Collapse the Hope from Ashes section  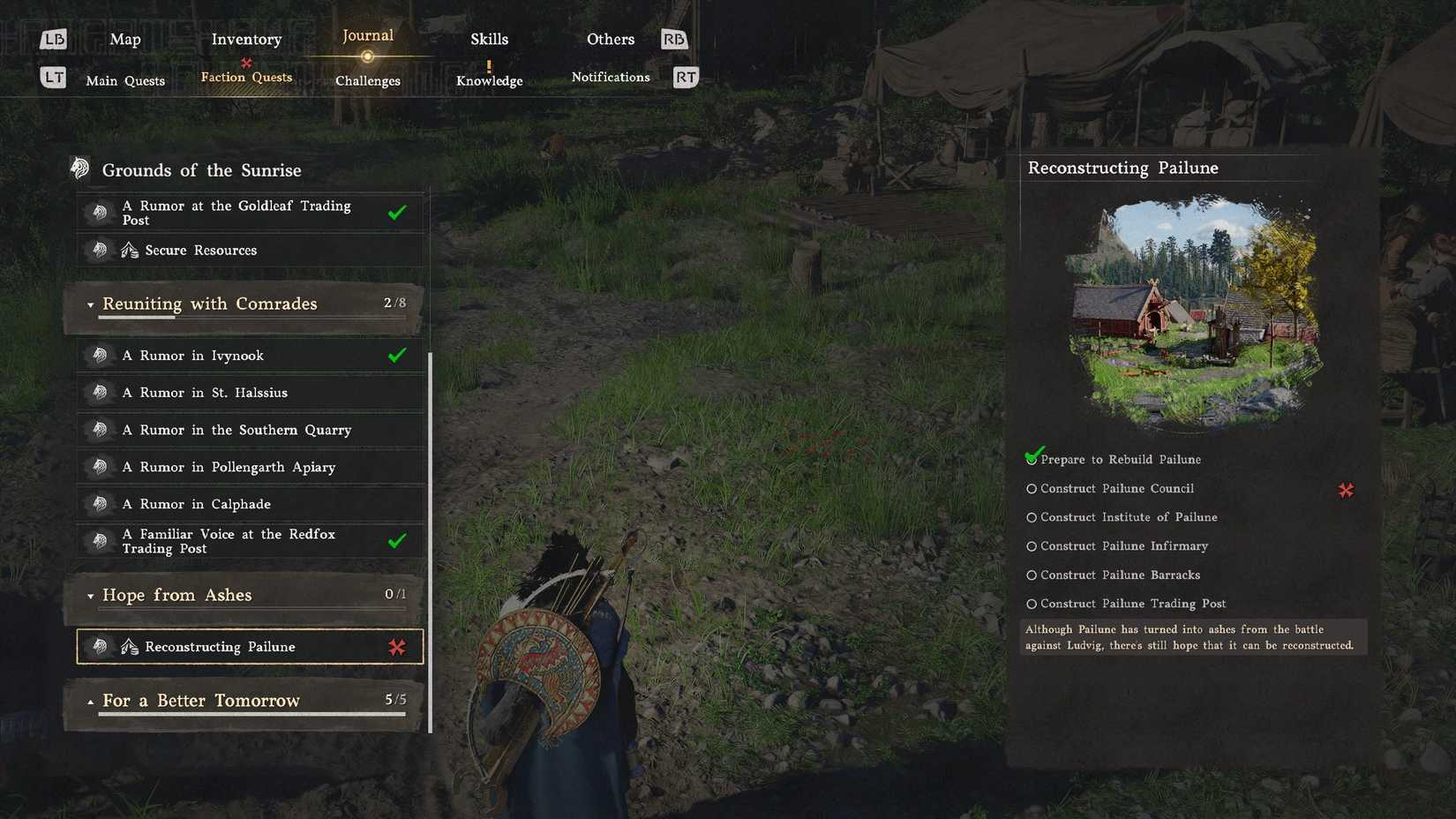91,596
